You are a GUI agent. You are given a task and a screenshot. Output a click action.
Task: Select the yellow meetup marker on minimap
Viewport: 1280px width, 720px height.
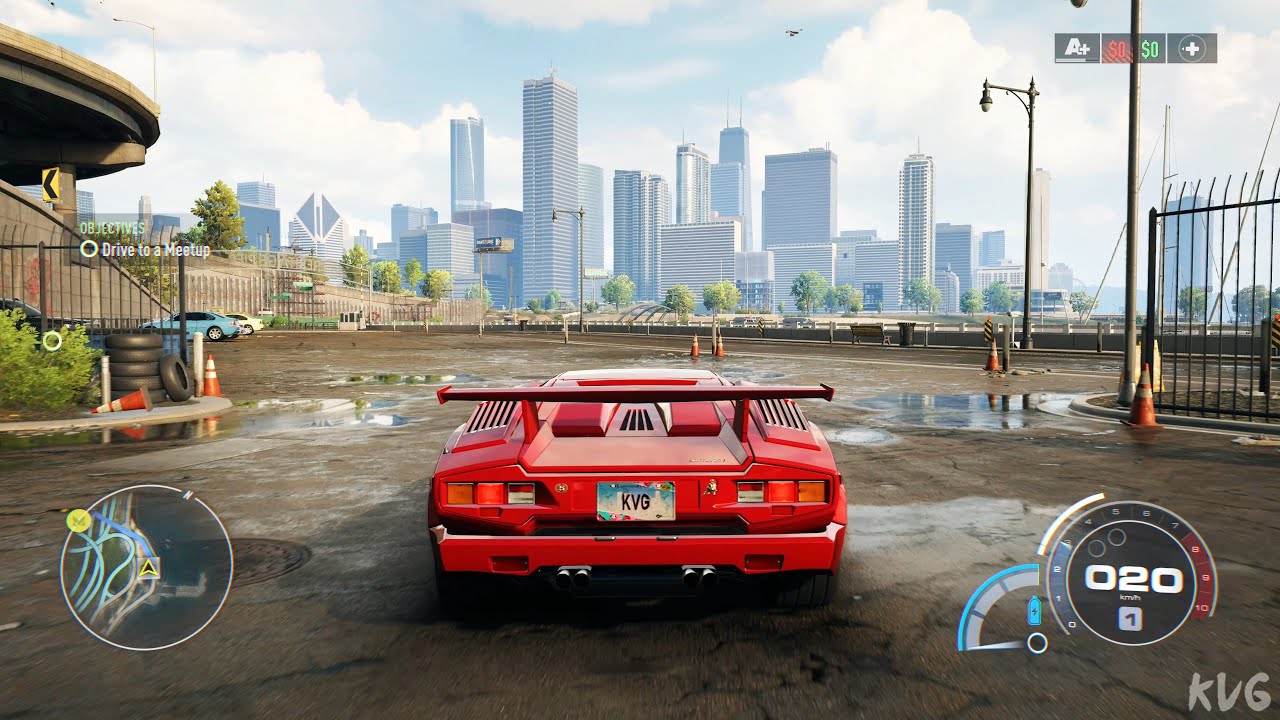[x=77, y=520]
